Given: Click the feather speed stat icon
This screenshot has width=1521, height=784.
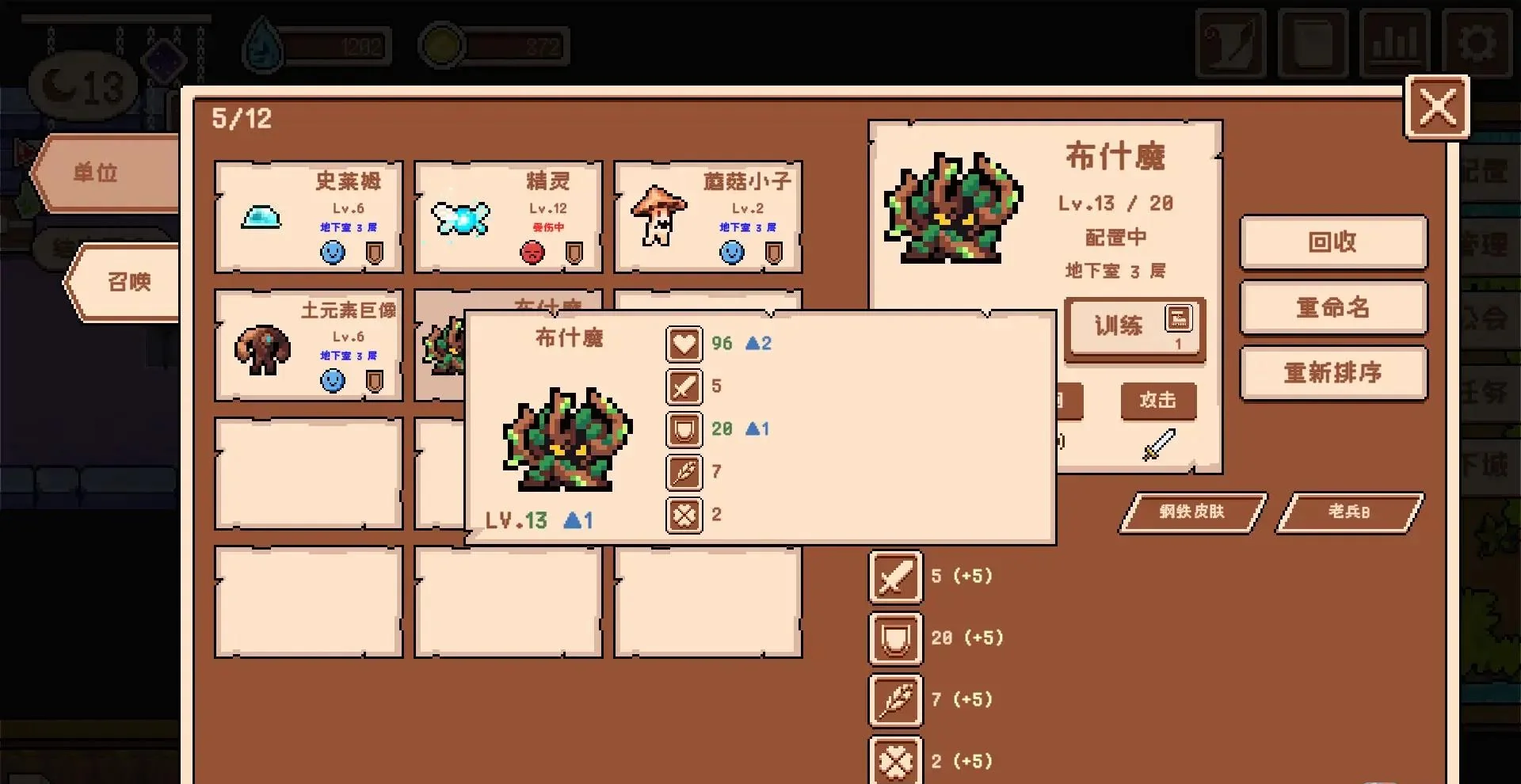Looking at the screenshot, I should click(684, 472).
